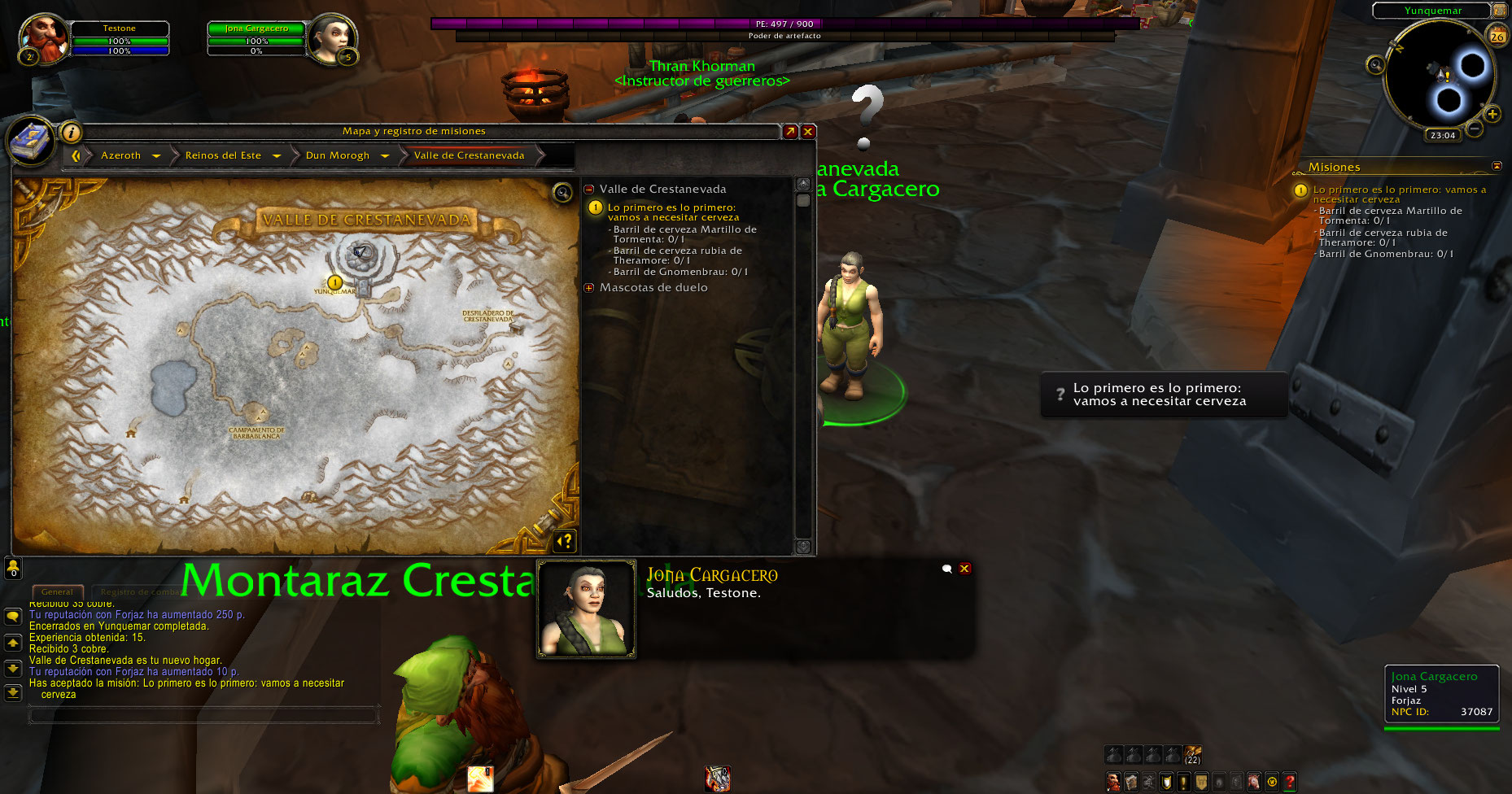Screen dimensions: 1512x794
Task: Open the map tutorial info button
Action: tap(71, 132)
